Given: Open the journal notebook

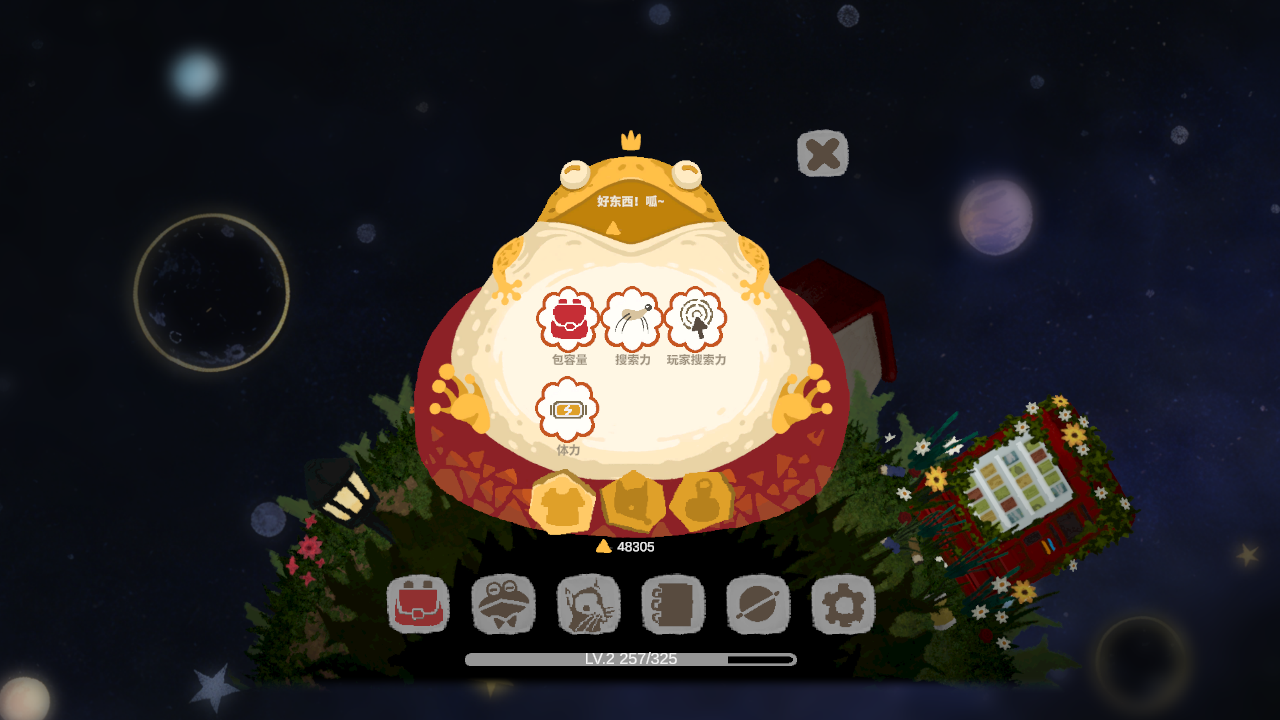Looking at the screenshot, I should point(673,605).
